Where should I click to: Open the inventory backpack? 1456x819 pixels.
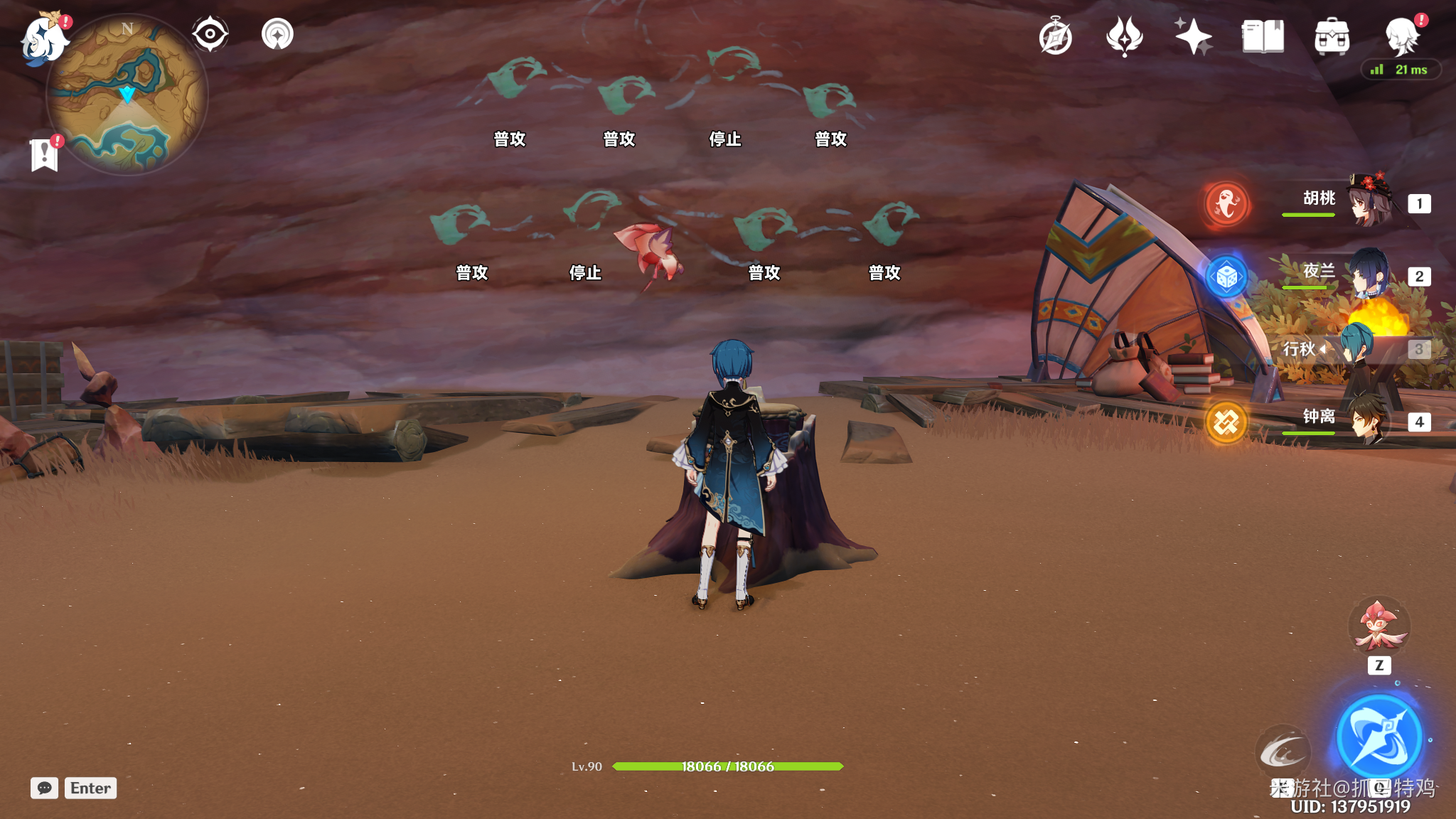point(1332,37)
